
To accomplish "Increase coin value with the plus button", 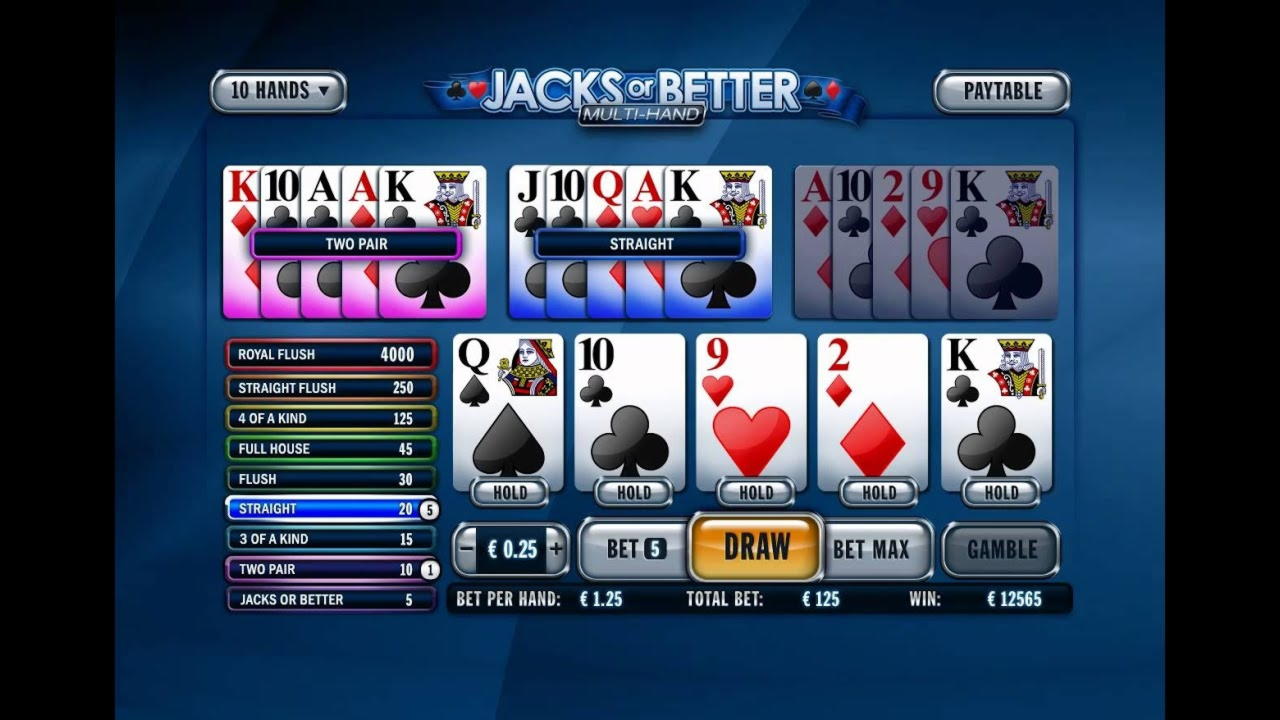I will click(556, 549).
